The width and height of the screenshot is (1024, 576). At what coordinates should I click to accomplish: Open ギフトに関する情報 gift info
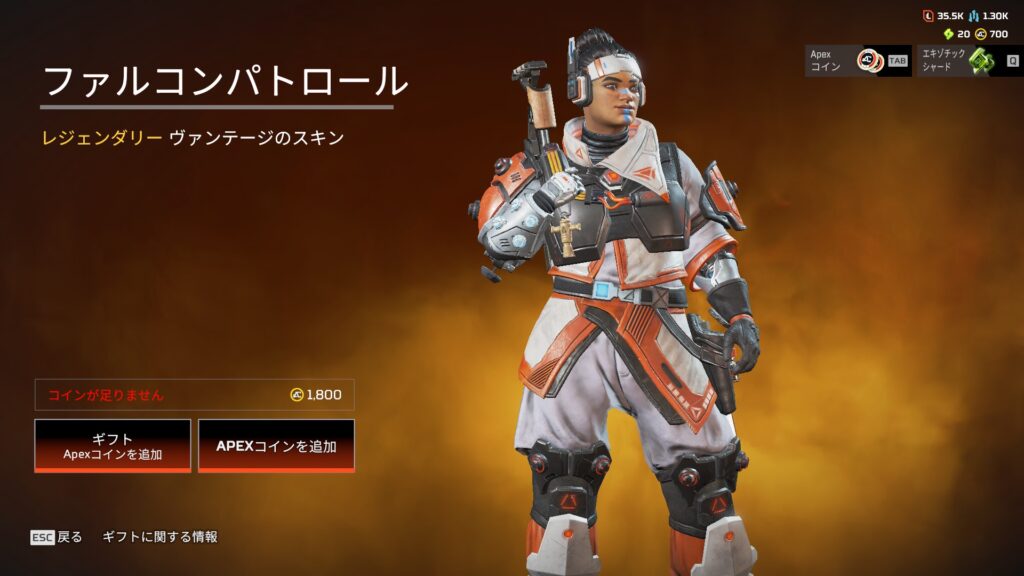(x=160, y=537)
